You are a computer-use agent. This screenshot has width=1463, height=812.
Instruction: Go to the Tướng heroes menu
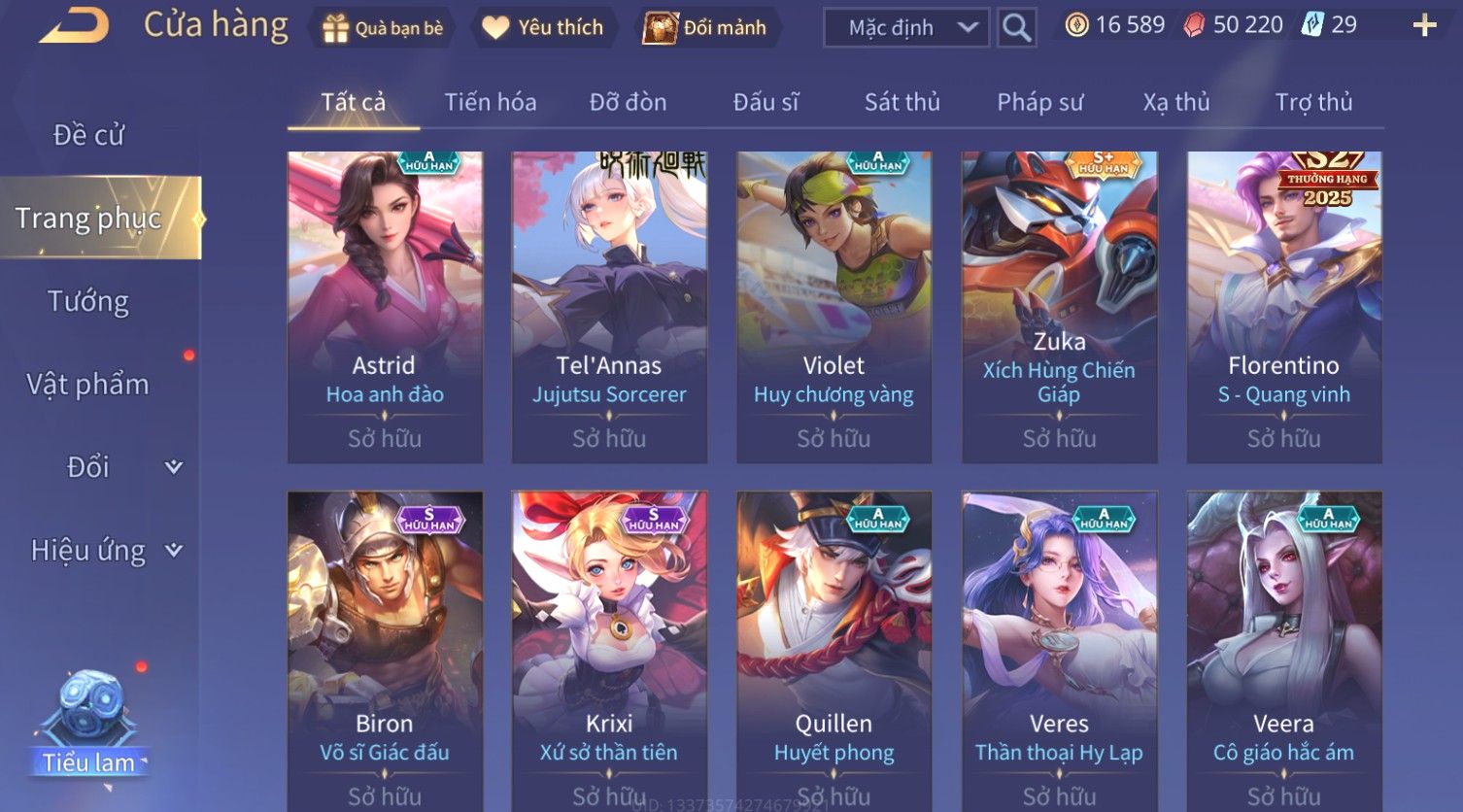pyautogui.click(x=88, y=301)
